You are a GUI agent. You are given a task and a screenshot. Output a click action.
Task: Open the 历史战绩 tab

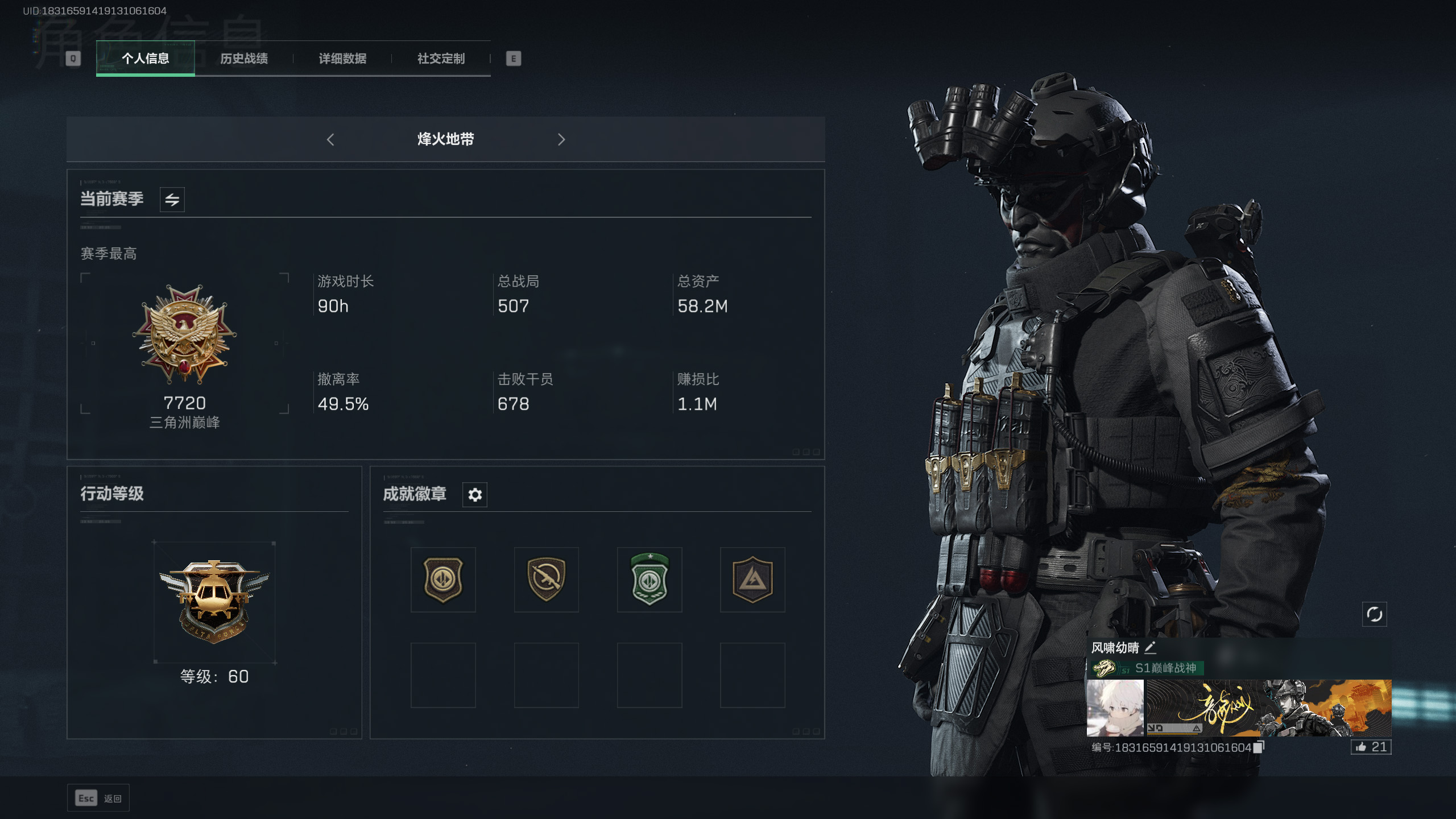click(x=243, y=59)
